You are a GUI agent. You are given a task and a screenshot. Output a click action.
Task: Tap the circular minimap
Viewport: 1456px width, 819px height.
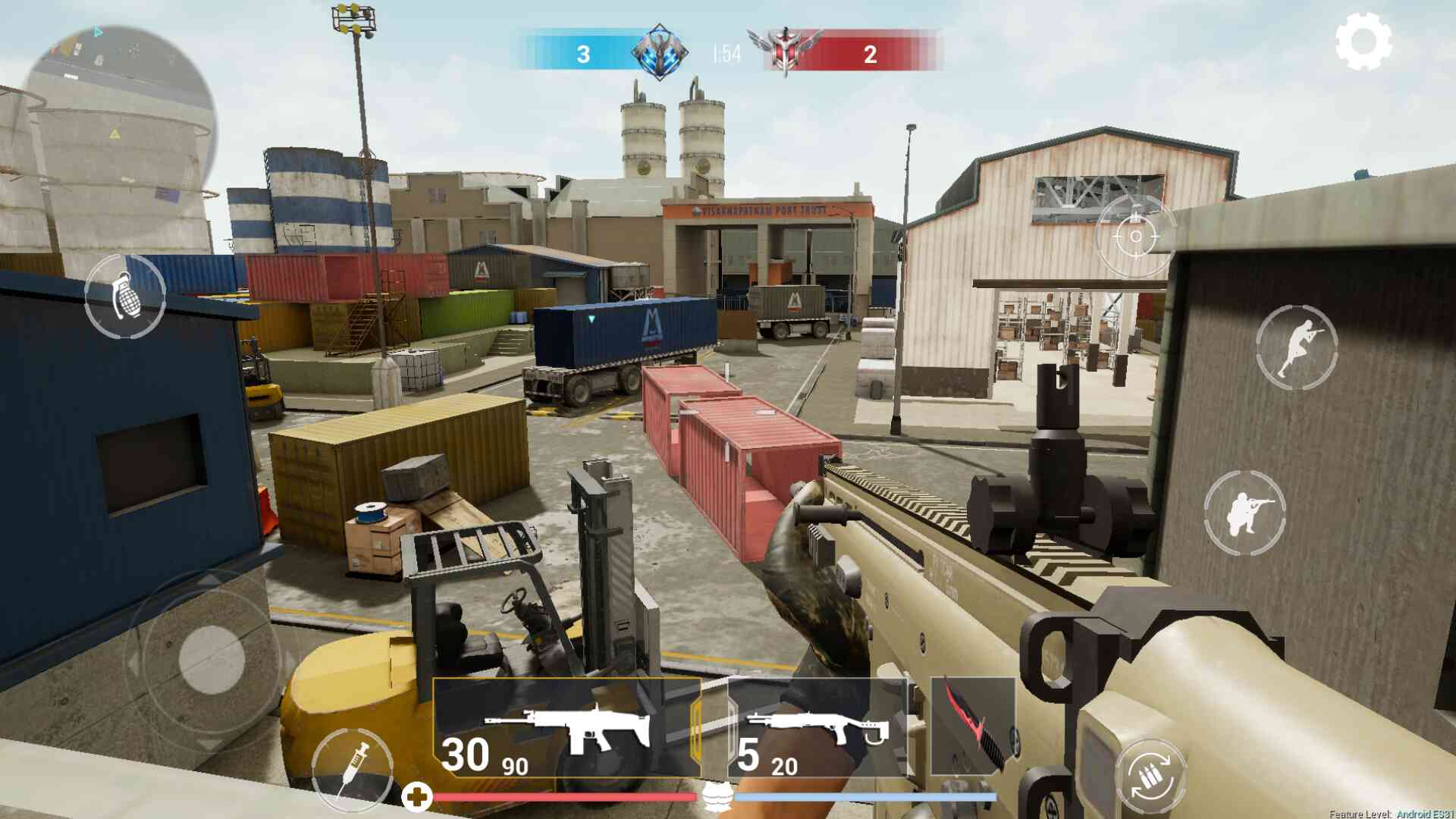pyautogui.click(x=121, y=121)
